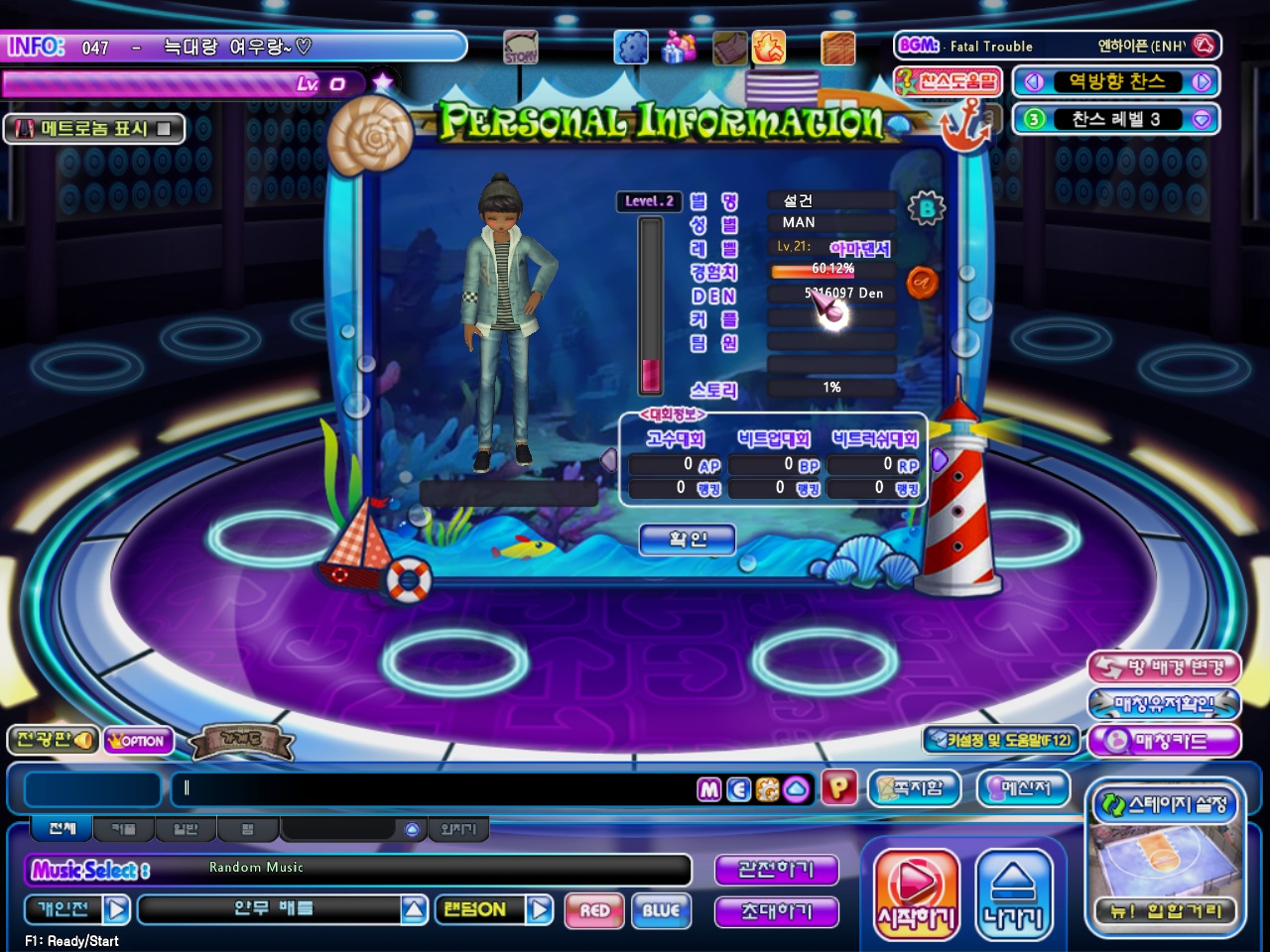Open 찬스도움말 chance help
The width and height of the screenshot is (1270, 952).
point(948,81)
